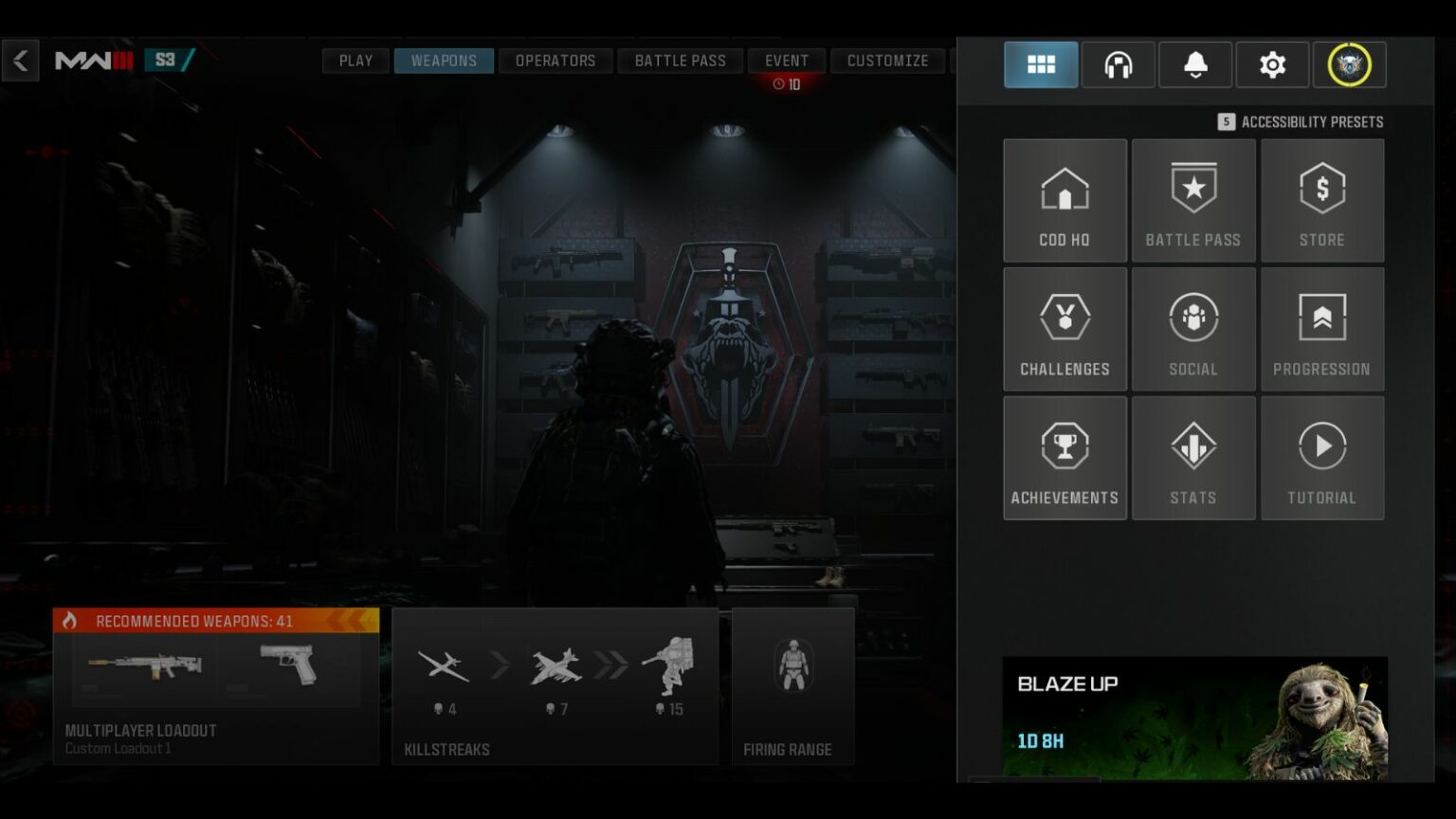Open the Battle Pass tile
1456x819 pixels.
click(x=1193, y=200)
